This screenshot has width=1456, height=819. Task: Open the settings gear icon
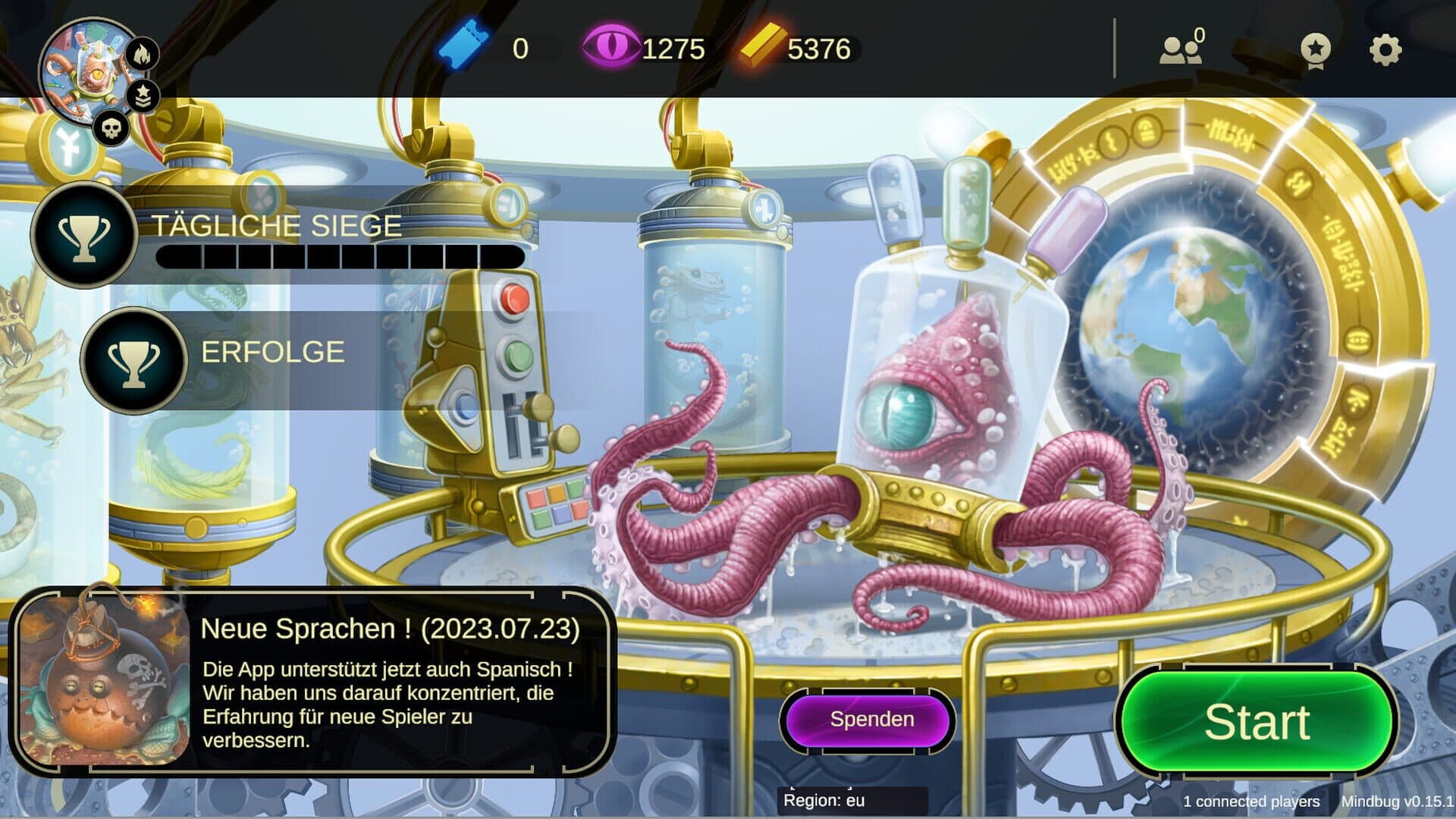point(1385,50)
